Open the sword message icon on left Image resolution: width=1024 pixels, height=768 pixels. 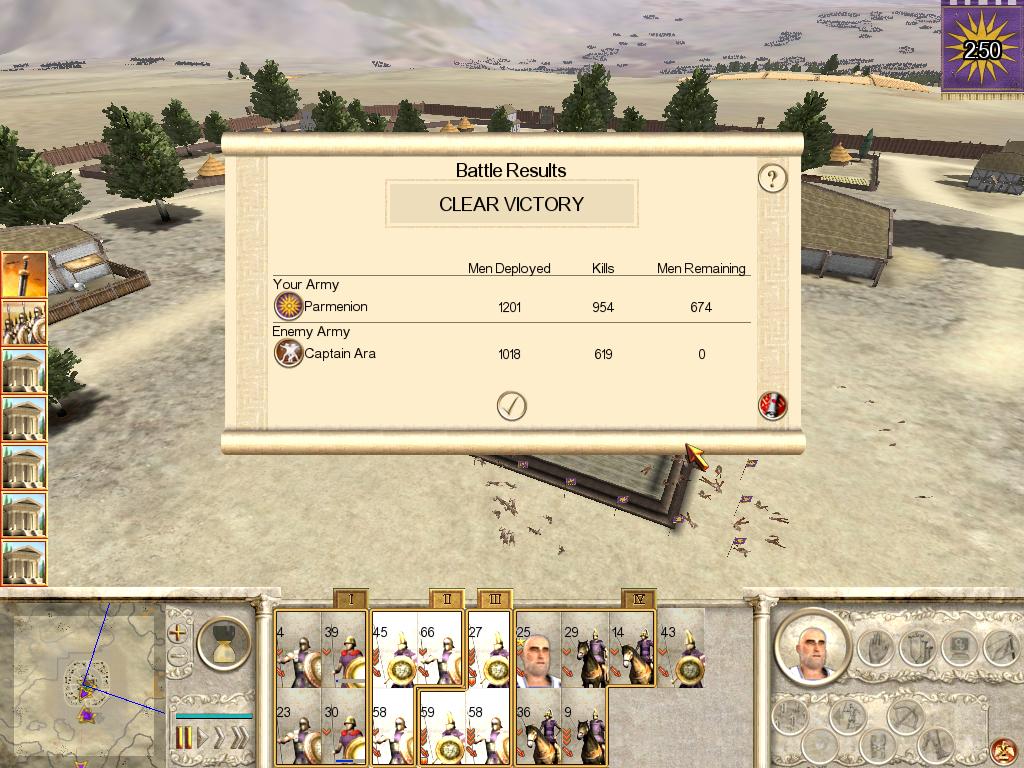click(x=23, y=276)
